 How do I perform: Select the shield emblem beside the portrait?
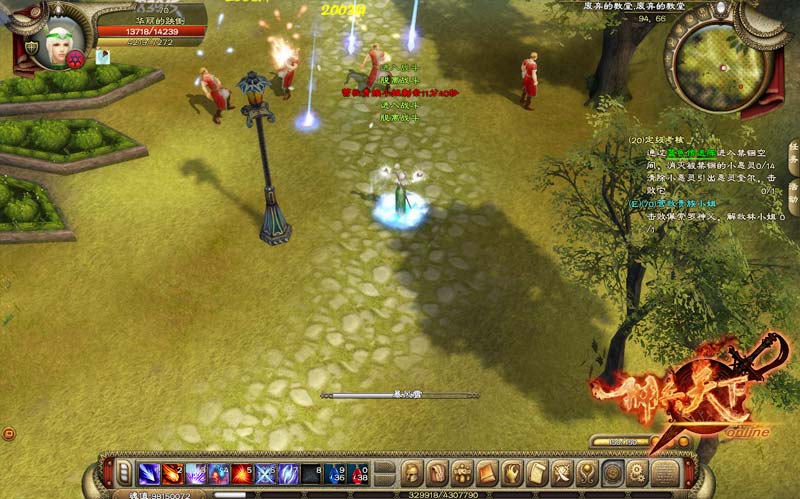(x=31, y=47)
